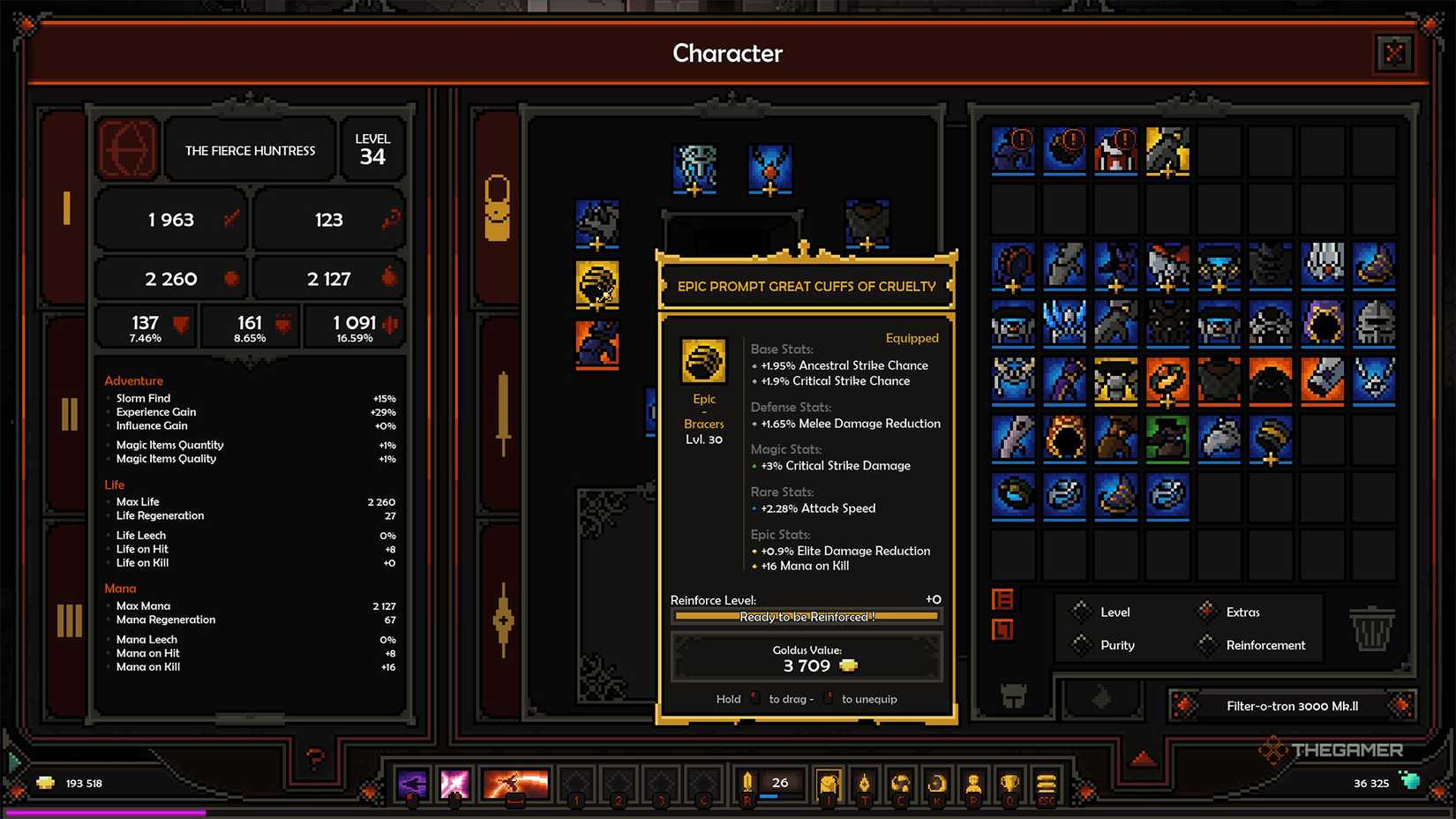Click the trophy achievements icon on the hotbar
The height and width of the screenshot is (819, 1456).
click(x=1009, y=783)
